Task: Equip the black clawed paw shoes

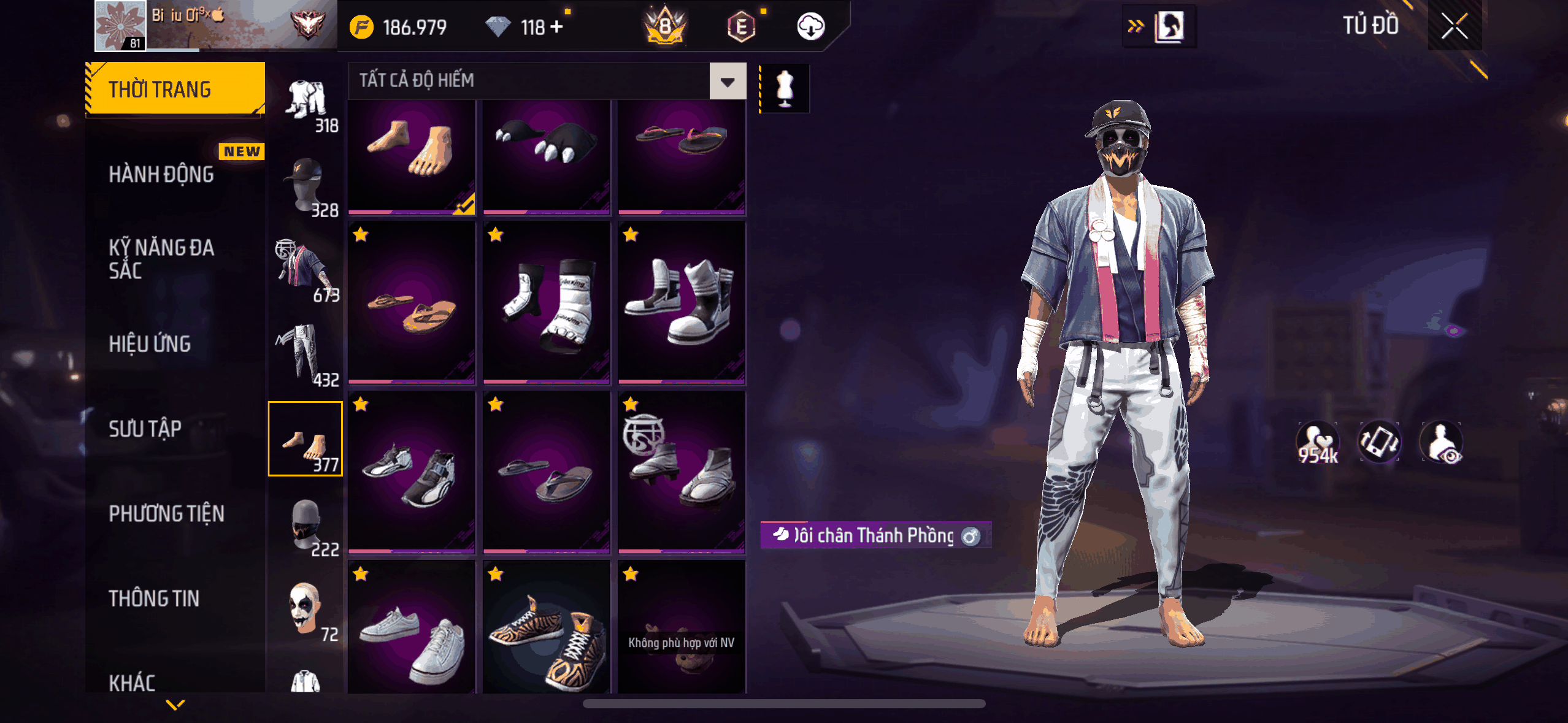Action: [x=546, y=156]
